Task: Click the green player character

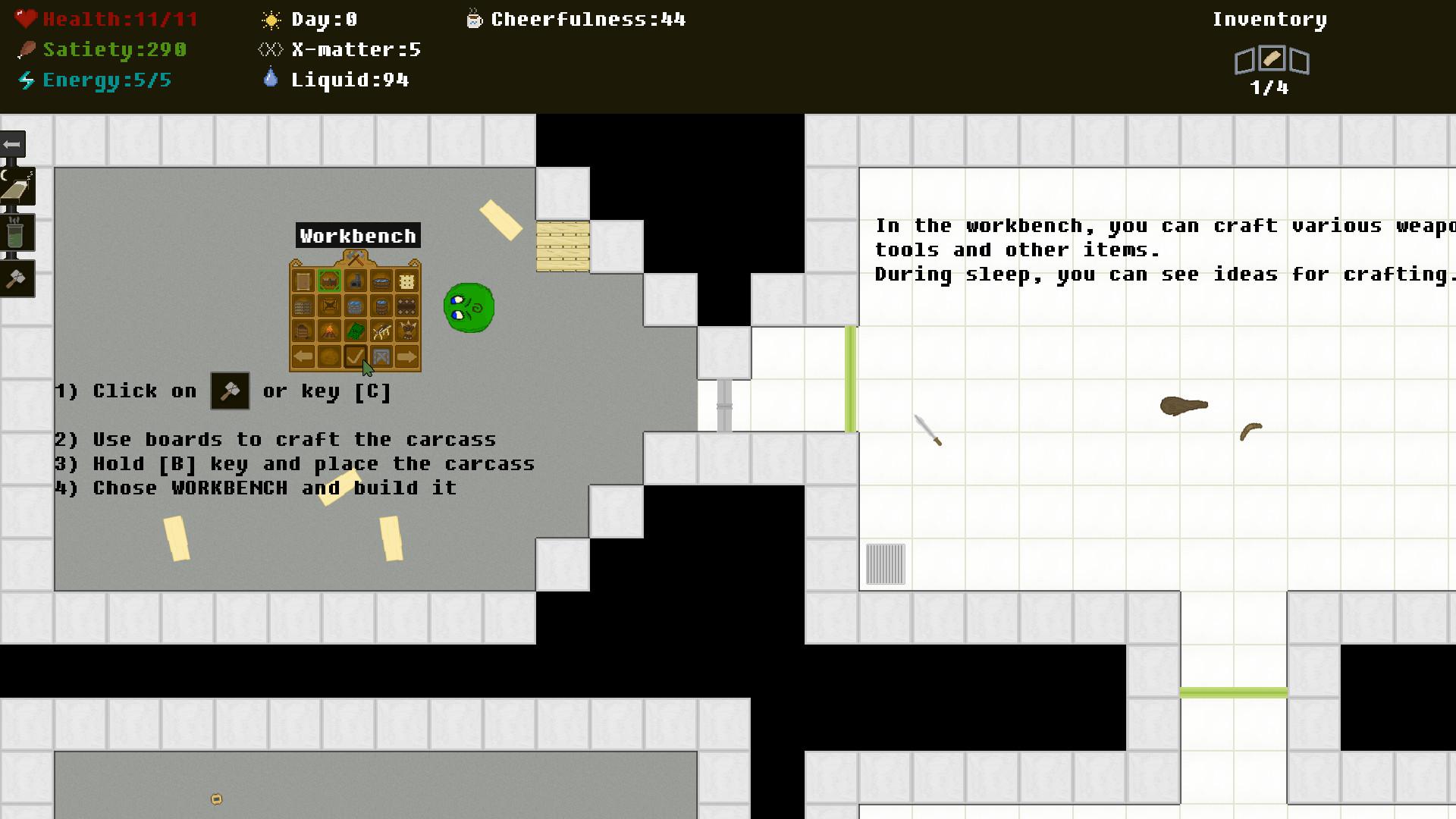Action: click(469, 308)
